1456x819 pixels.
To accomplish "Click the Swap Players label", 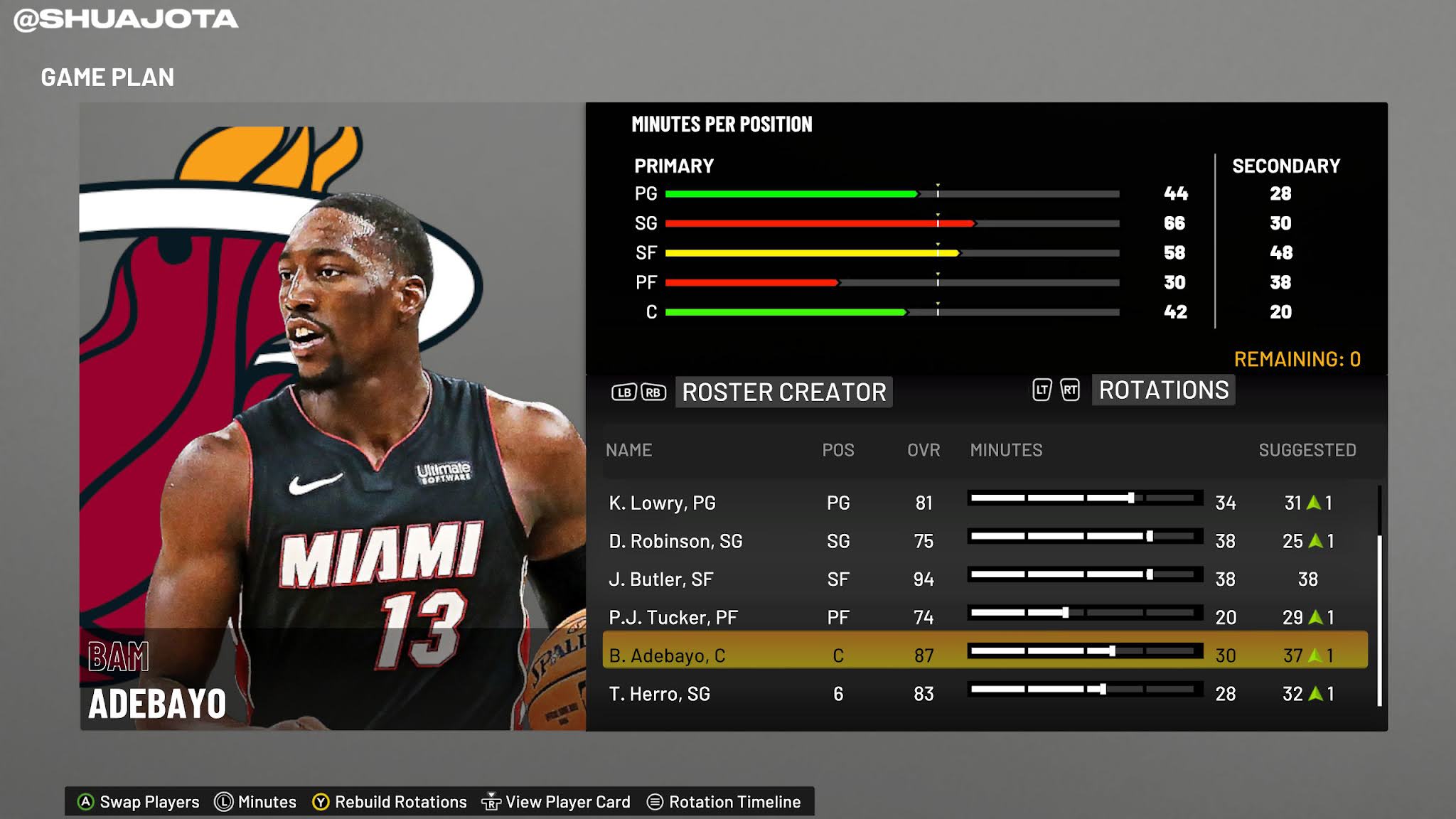I will tap(150, 801).
